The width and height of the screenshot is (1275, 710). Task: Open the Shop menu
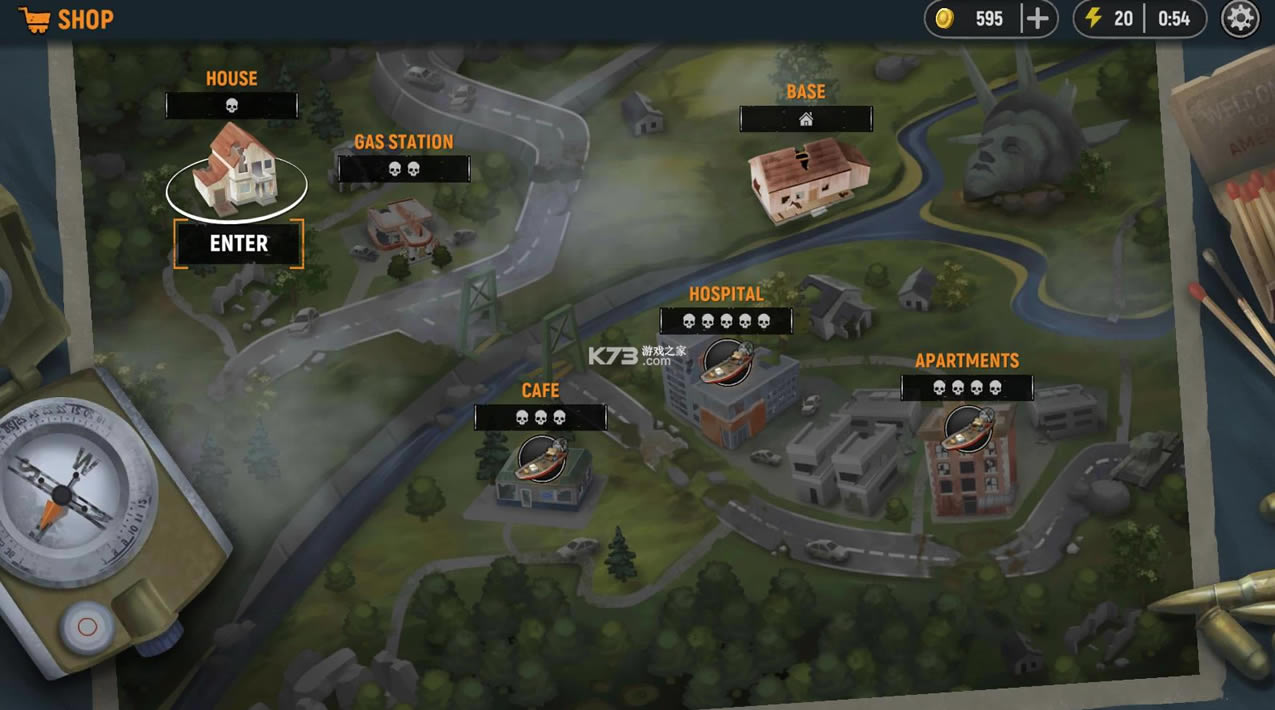coord(66,20)
